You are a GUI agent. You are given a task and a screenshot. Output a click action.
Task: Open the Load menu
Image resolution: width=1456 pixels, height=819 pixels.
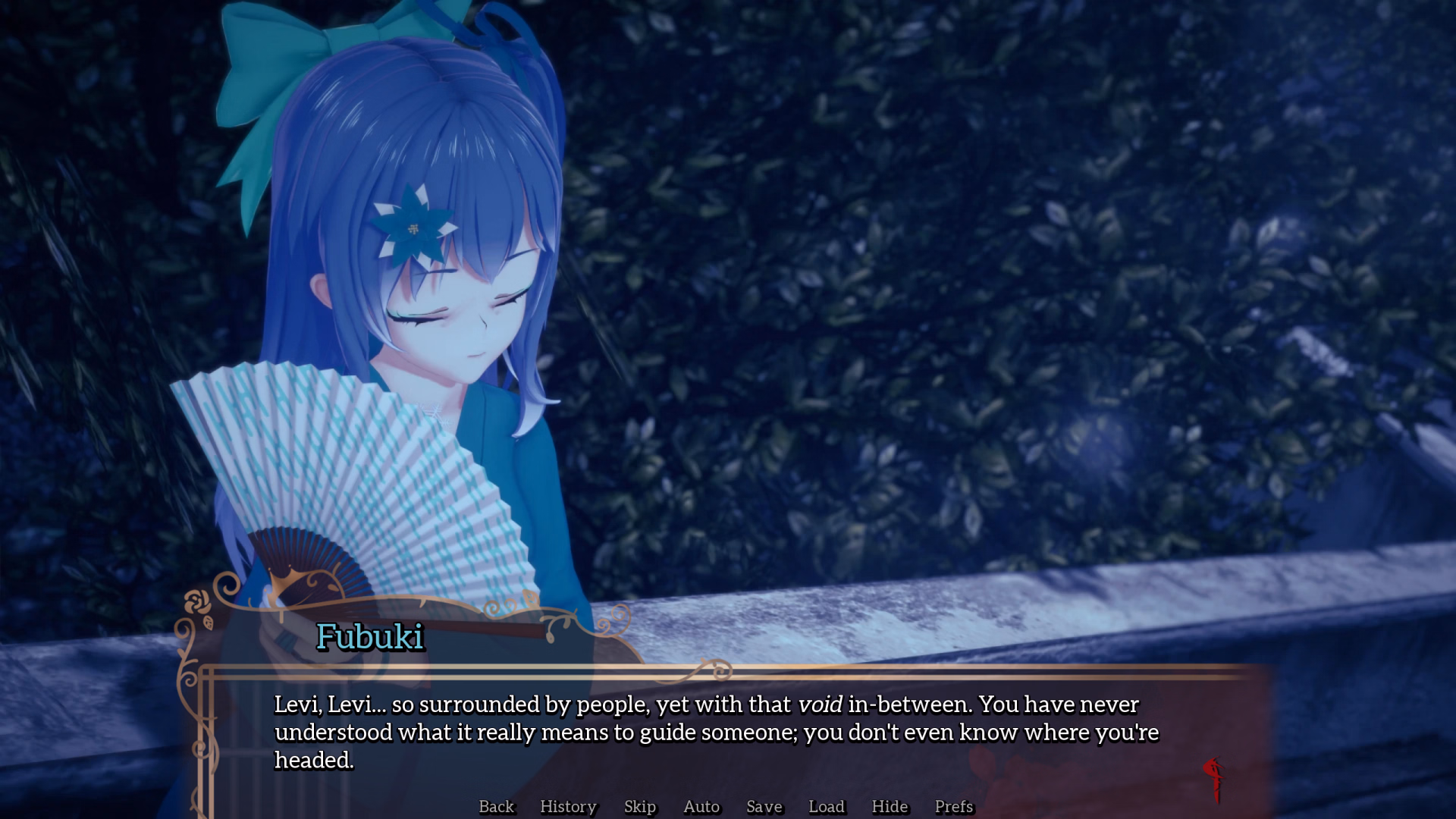click(826, 806)
